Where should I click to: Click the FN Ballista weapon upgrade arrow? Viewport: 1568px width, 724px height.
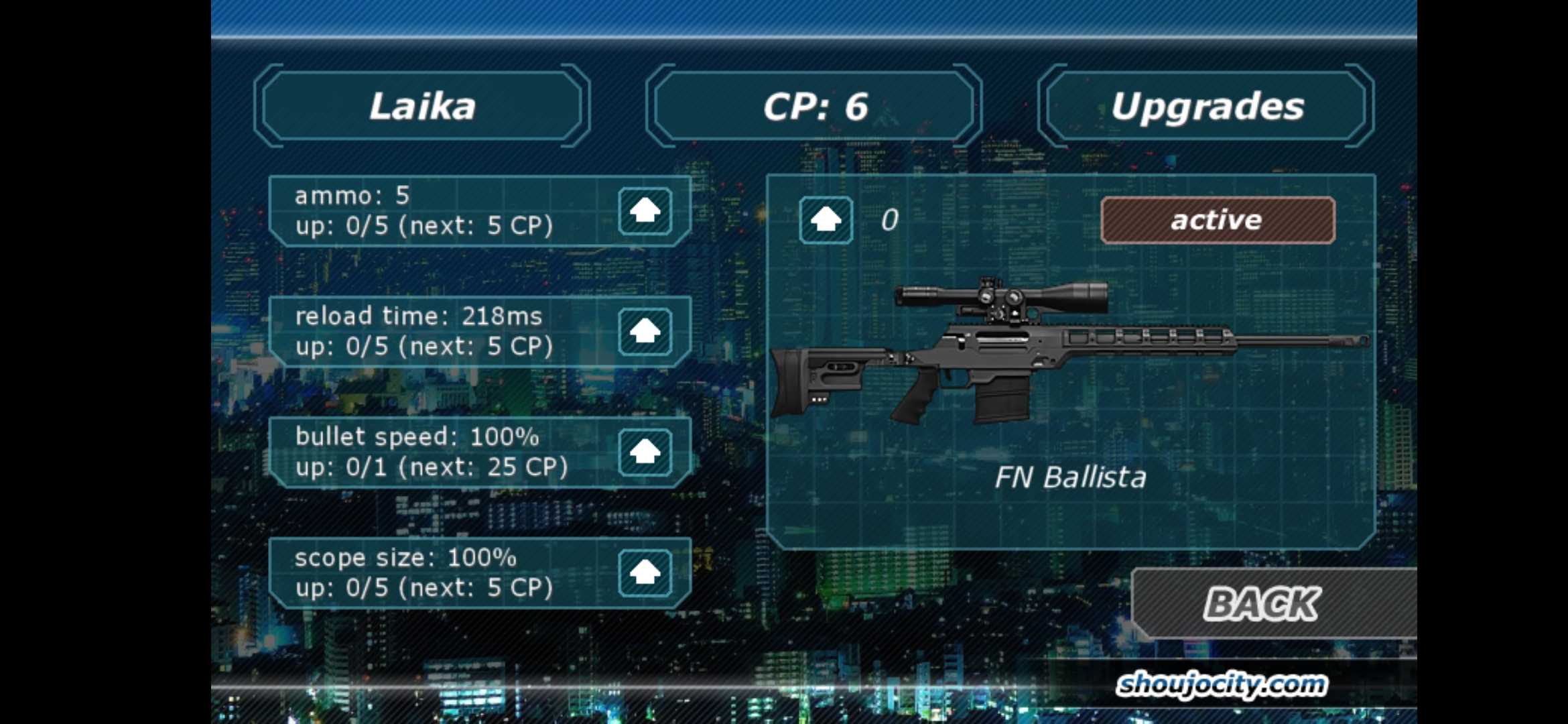[x=826, y=220]
